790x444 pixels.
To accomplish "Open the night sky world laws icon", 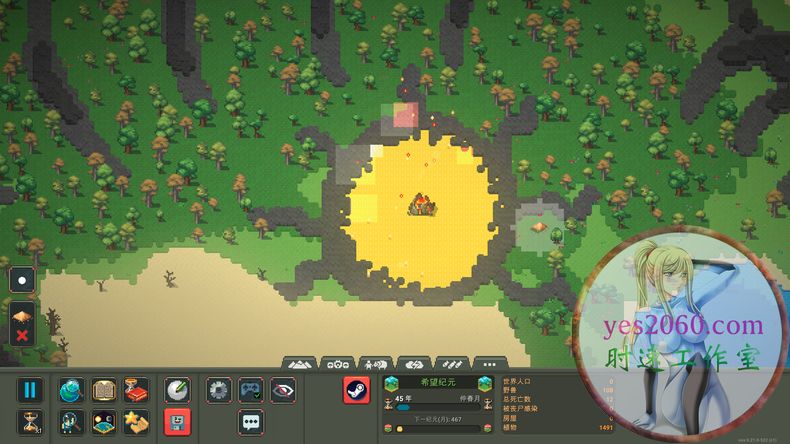I will click(104, 421).
